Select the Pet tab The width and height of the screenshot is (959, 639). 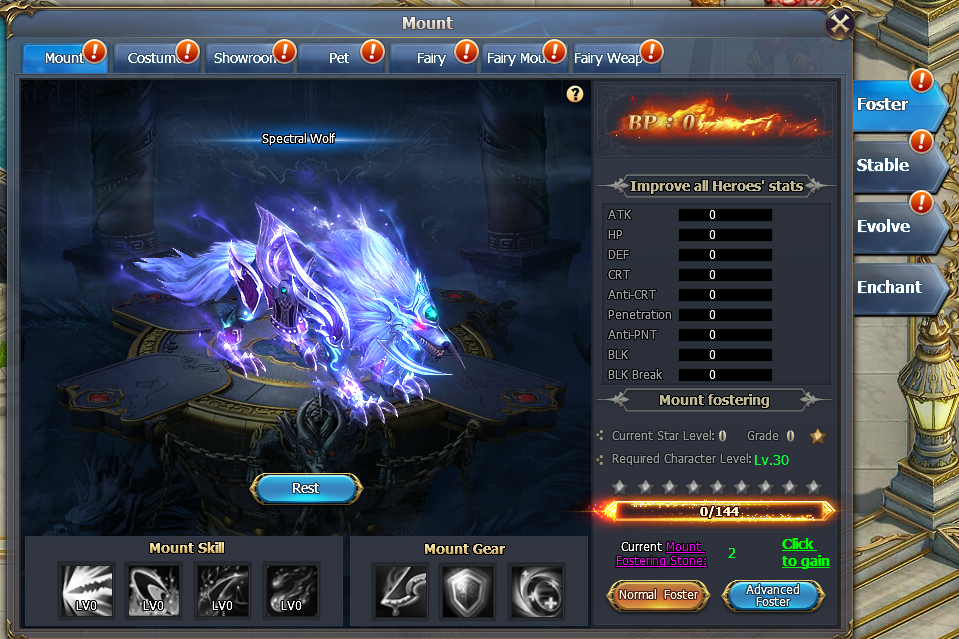339,58
